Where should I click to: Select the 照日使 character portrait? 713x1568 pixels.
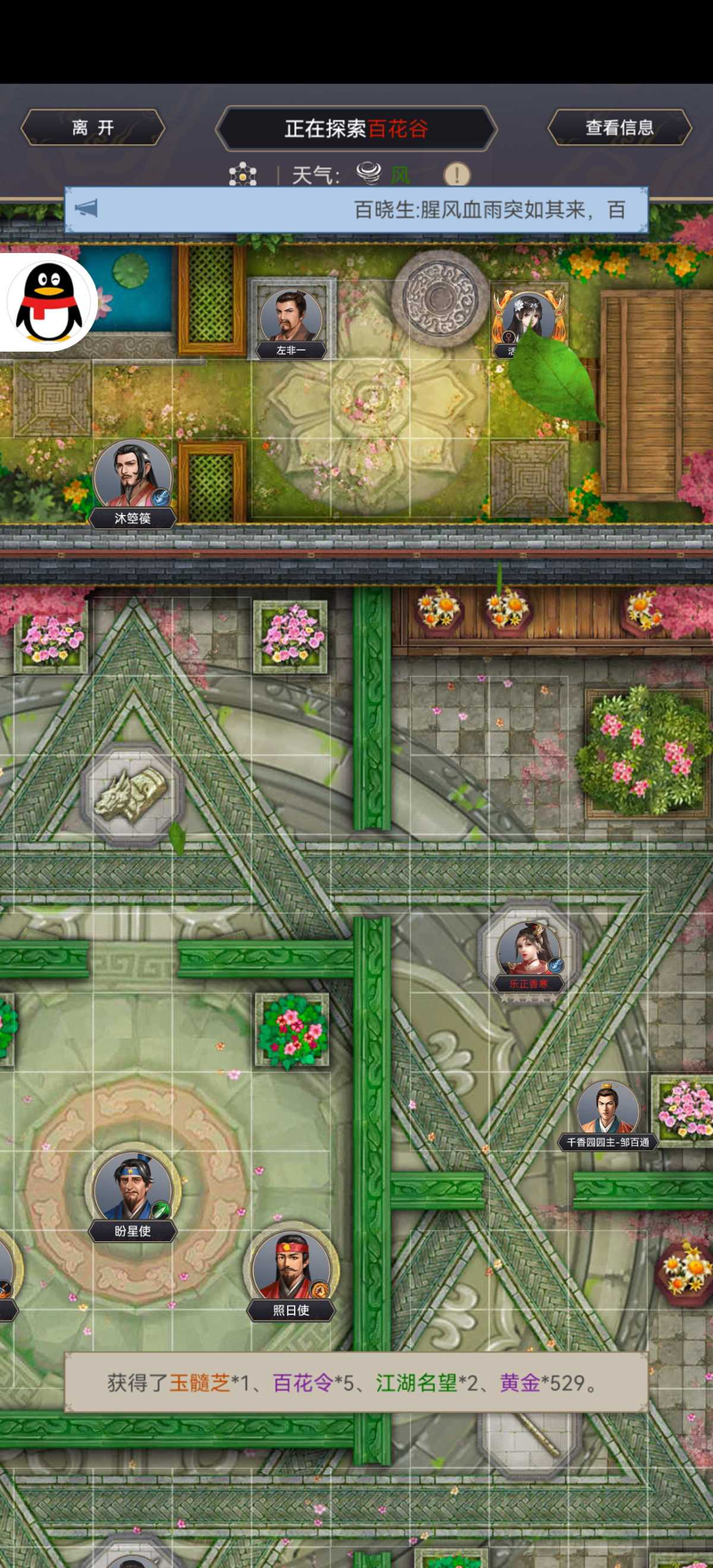click(291, 1267)
